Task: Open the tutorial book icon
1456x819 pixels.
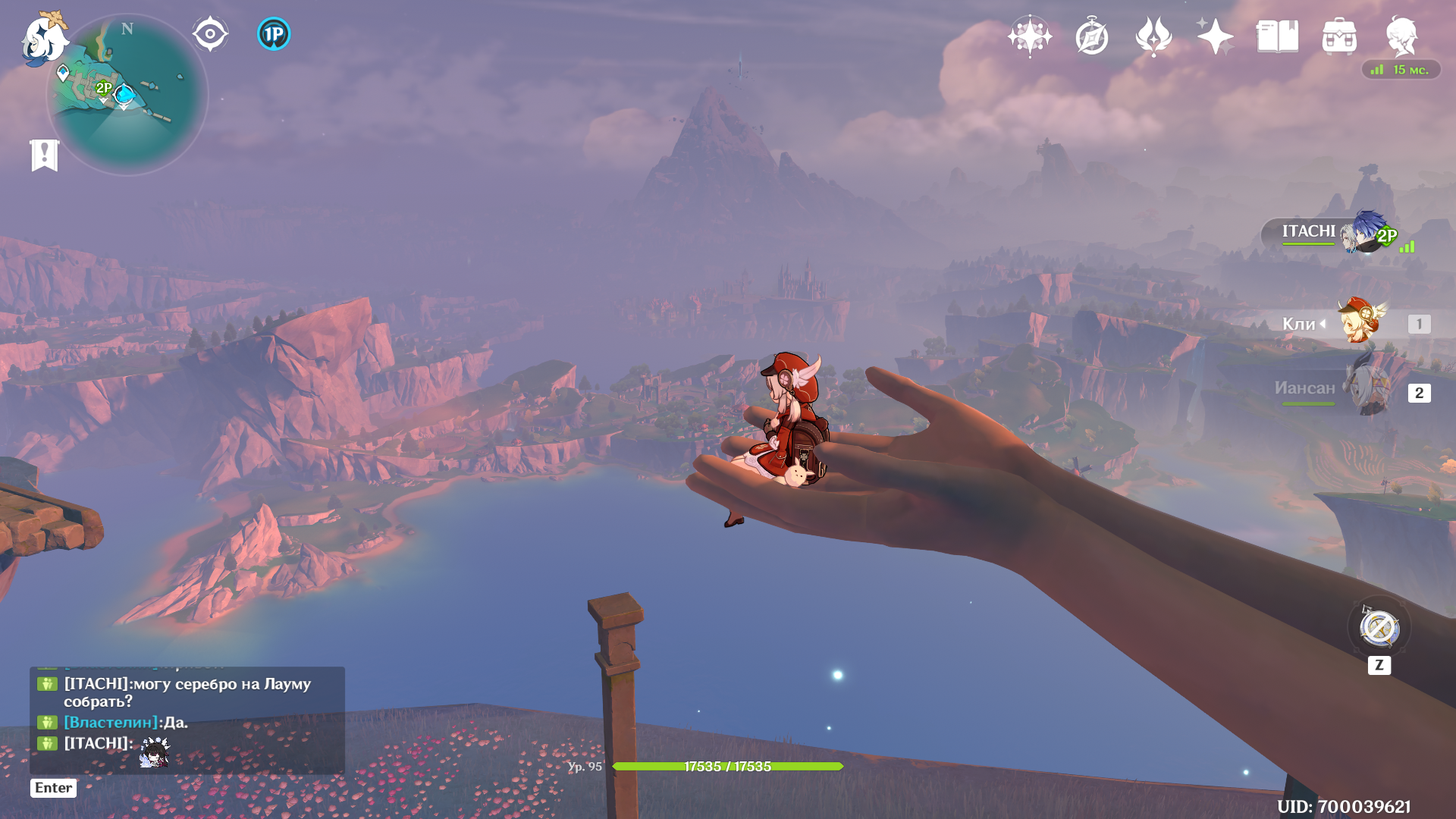Action: [x=1277, y=36]
